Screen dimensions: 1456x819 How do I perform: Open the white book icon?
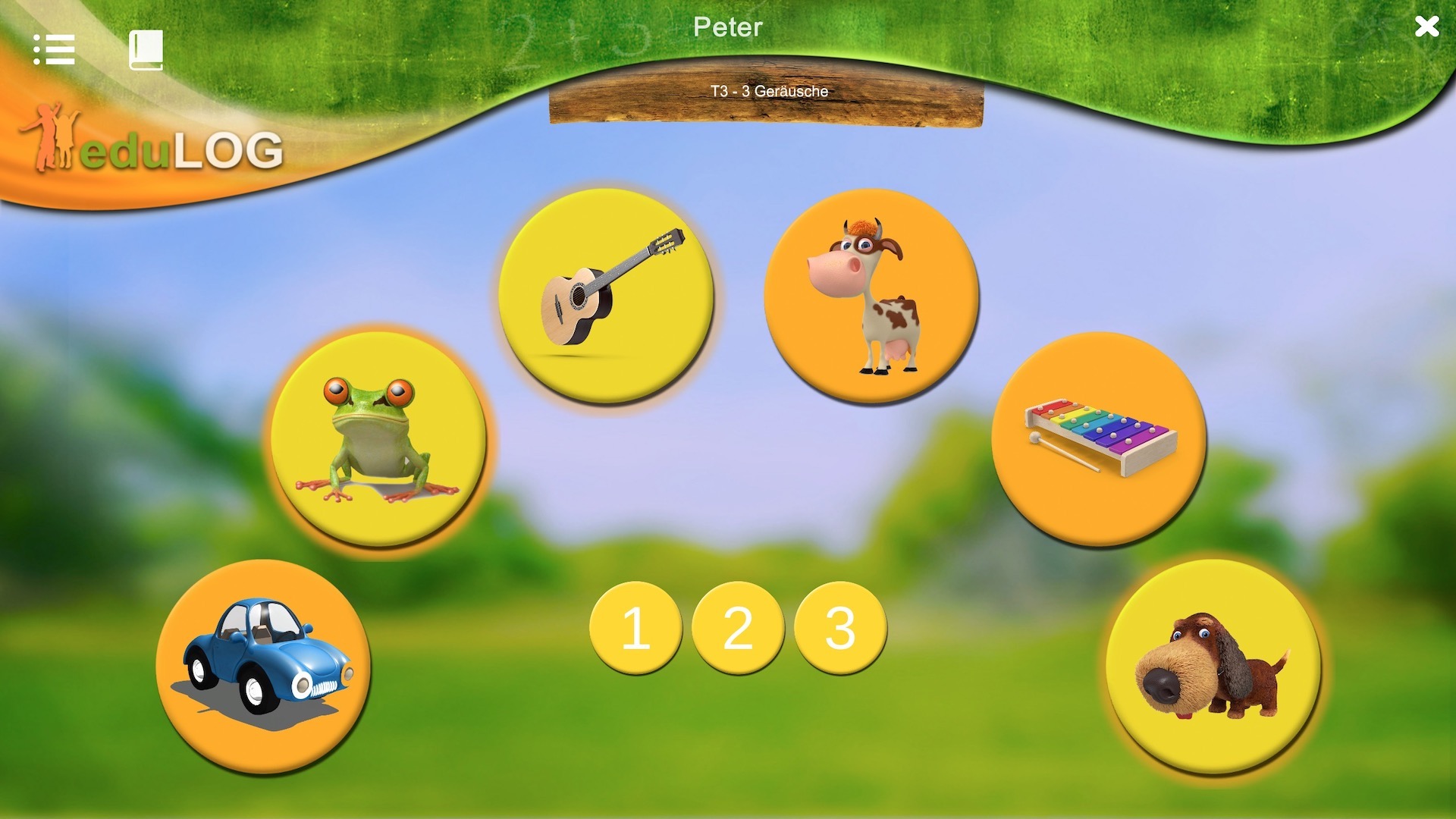click(146, 50)
